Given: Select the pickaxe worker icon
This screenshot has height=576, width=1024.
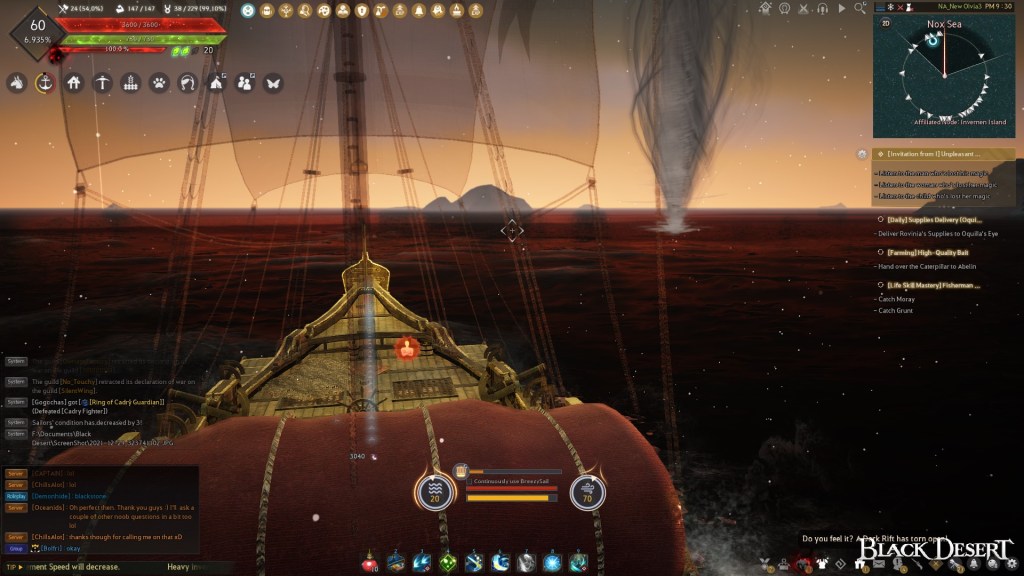Looking at the screenshot, I should pos(102,83).
